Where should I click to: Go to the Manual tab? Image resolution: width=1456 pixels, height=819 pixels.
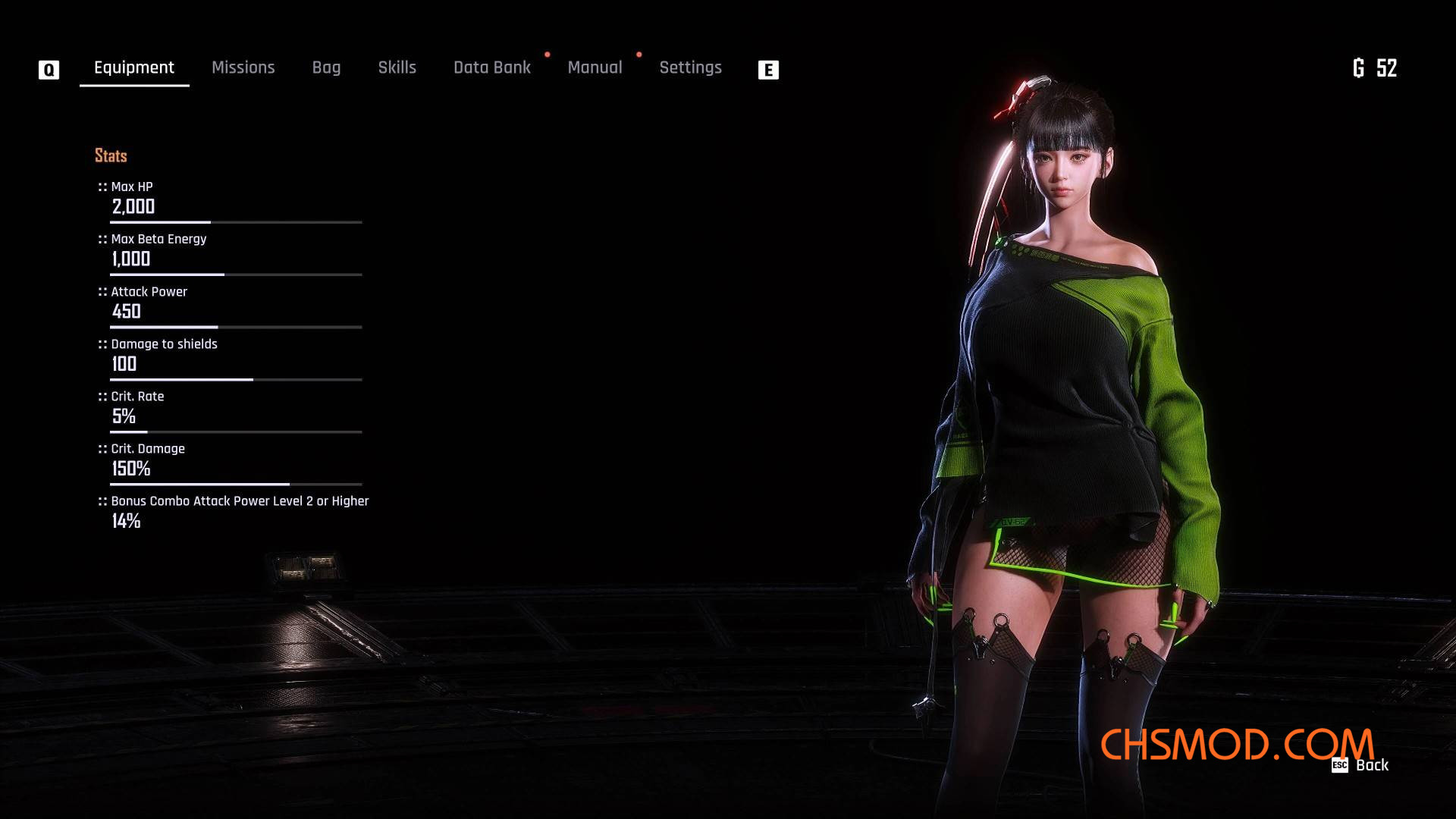tap(595, 67)
